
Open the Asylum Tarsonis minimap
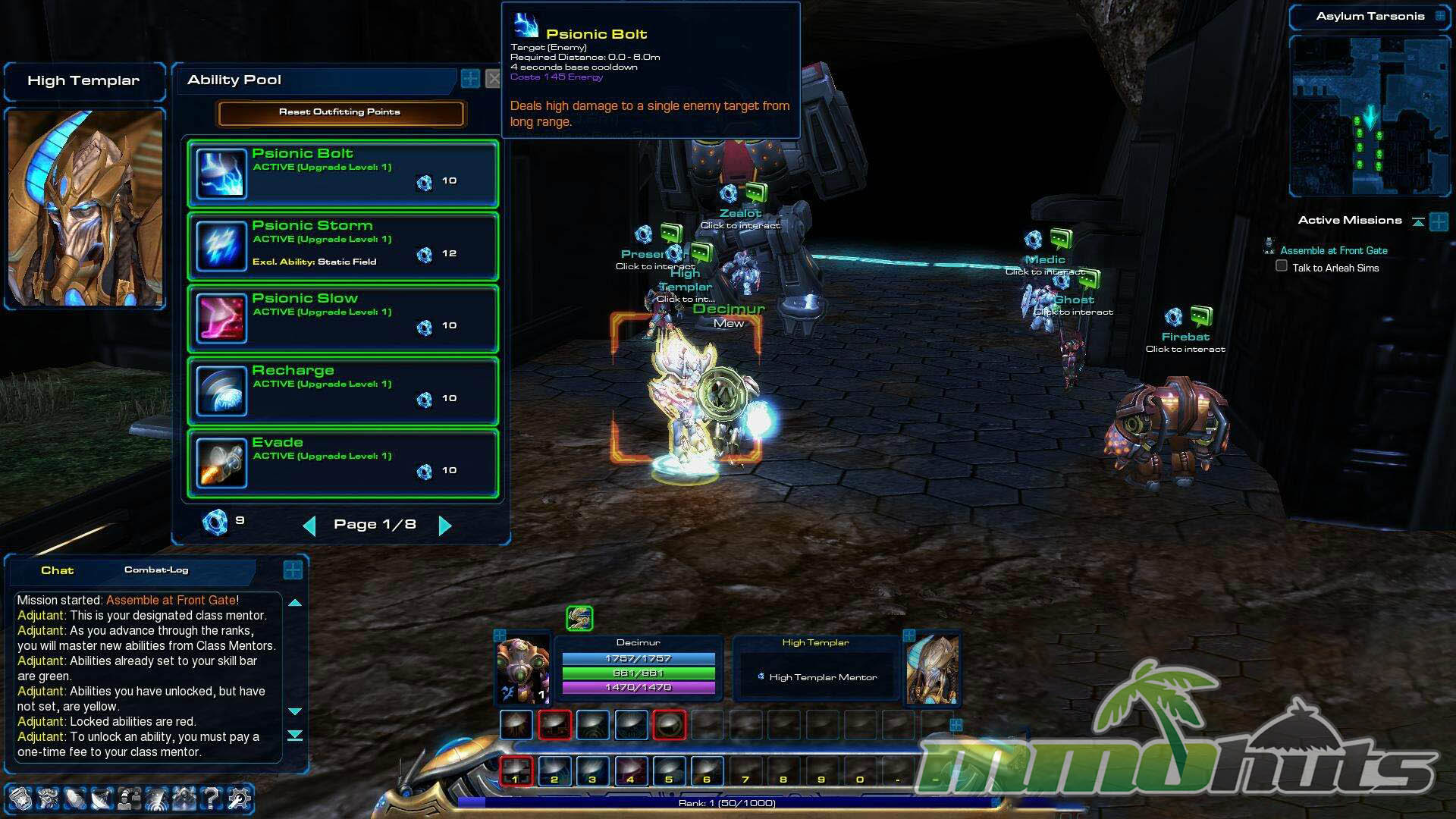[x=1370, y=118]
